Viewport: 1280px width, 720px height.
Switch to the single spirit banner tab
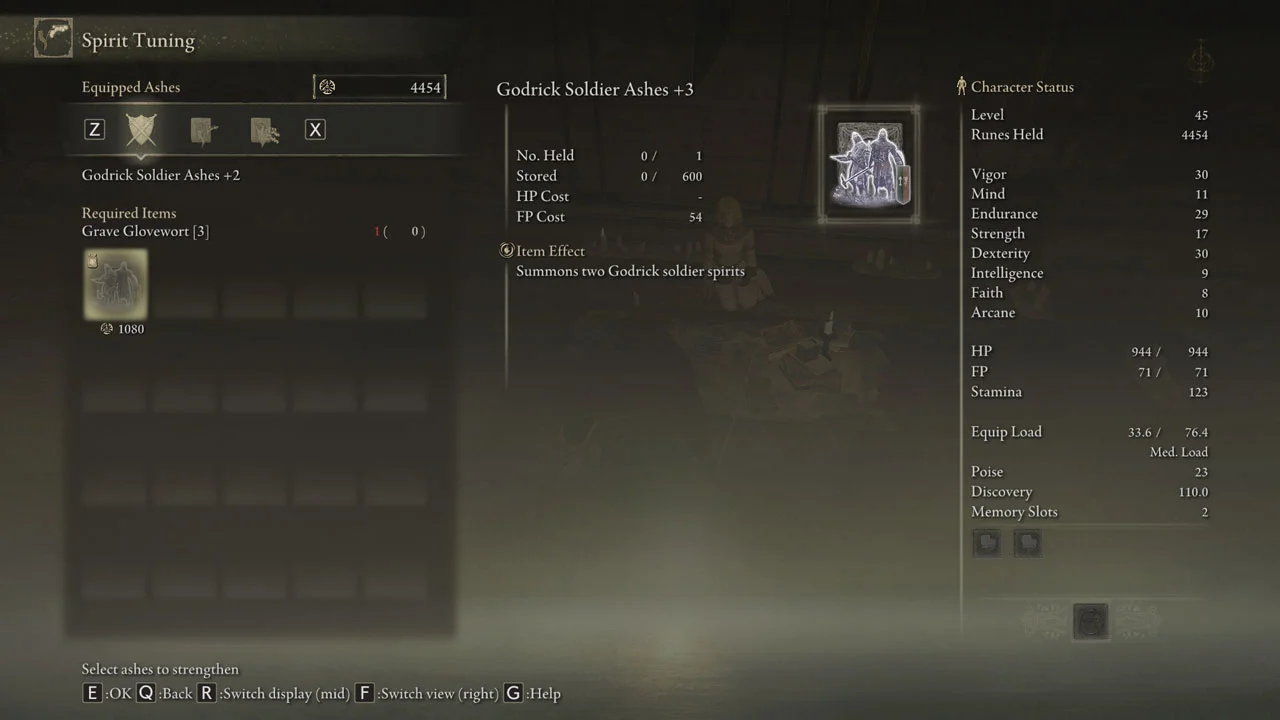pyautogui.click(x=203, y=130)
